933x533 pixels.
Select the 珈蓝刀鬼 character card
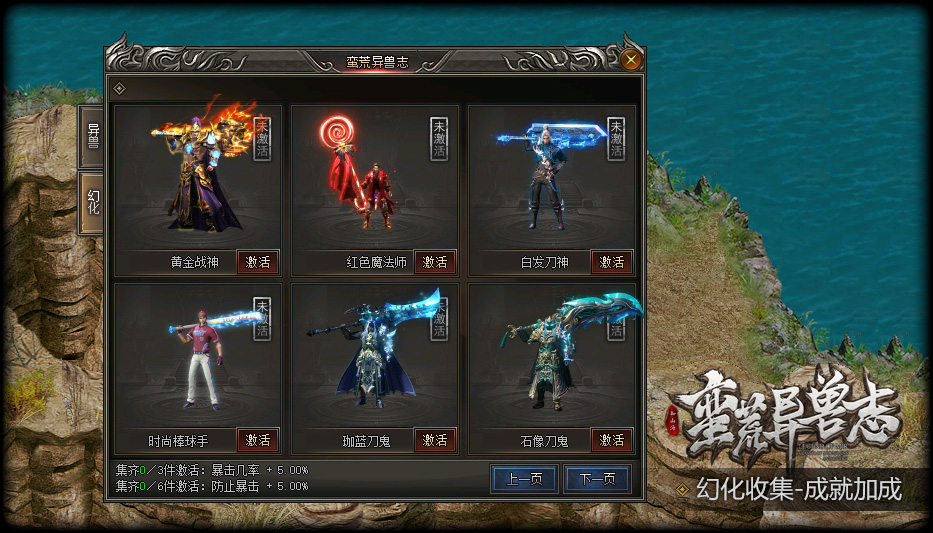[x=375, y=358]
